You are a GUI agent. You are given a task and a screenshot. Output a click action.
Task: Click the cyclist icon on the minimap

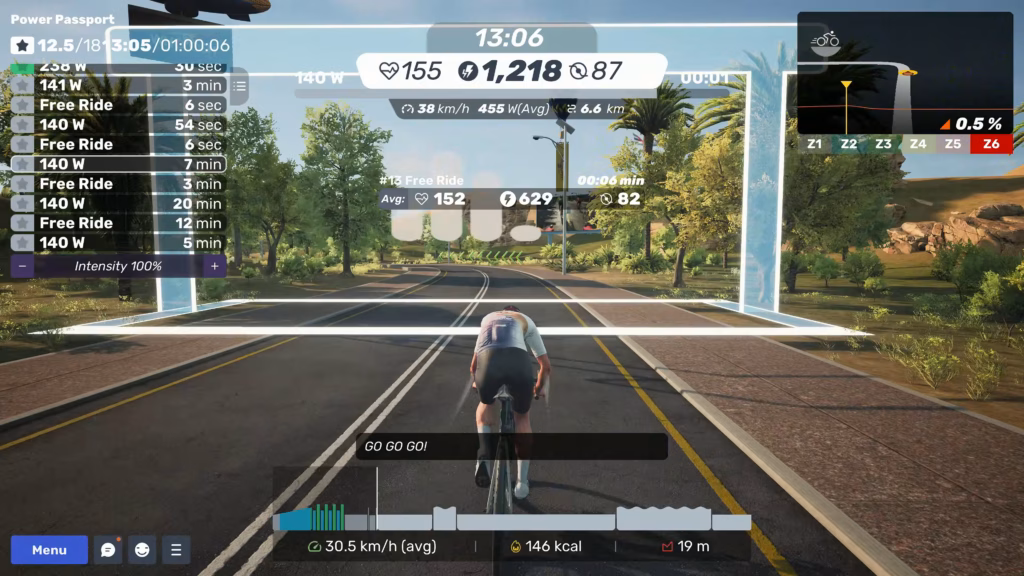click(x=826, y=40)
